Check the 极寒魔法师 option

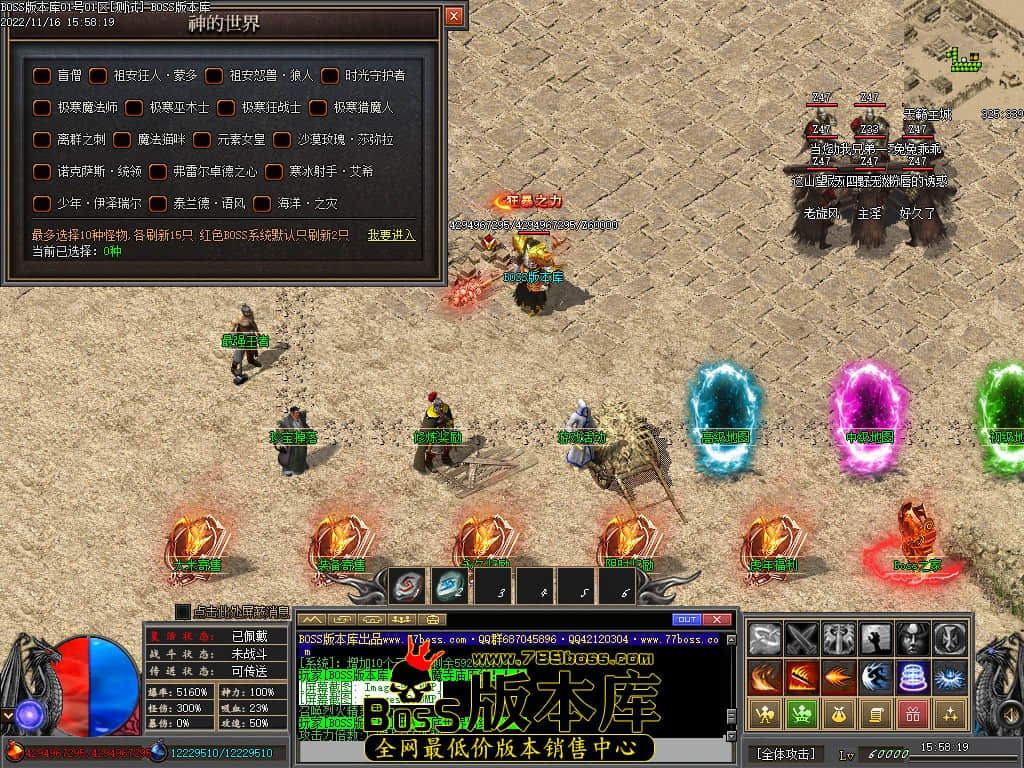click(x=42, y=107)
